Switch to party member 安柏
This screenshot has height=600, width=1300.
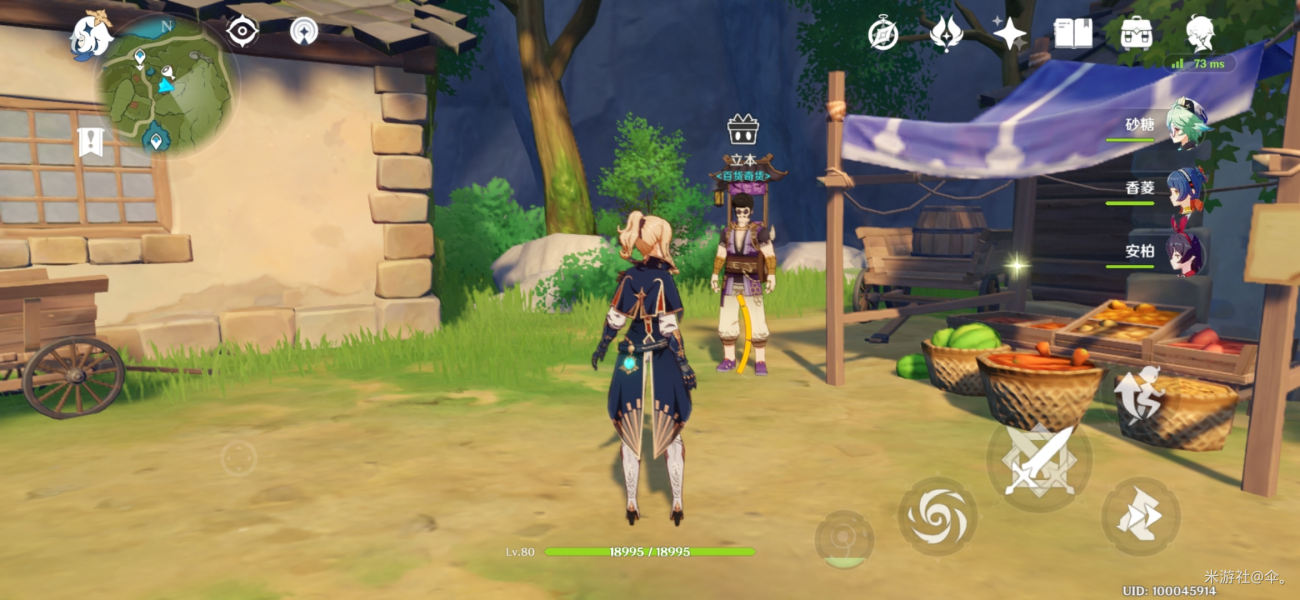(x=1186, y=251)
